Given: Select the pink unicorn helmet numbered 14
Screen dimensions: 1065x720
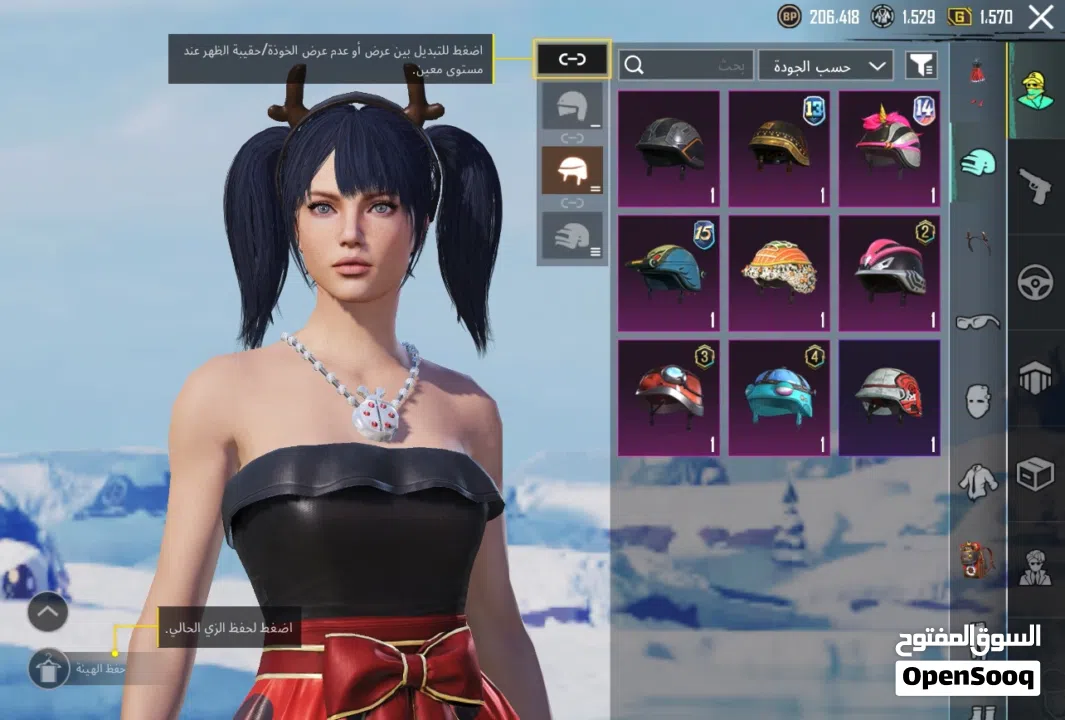Looking at the screenshot, I should click(x=888, y=148).
